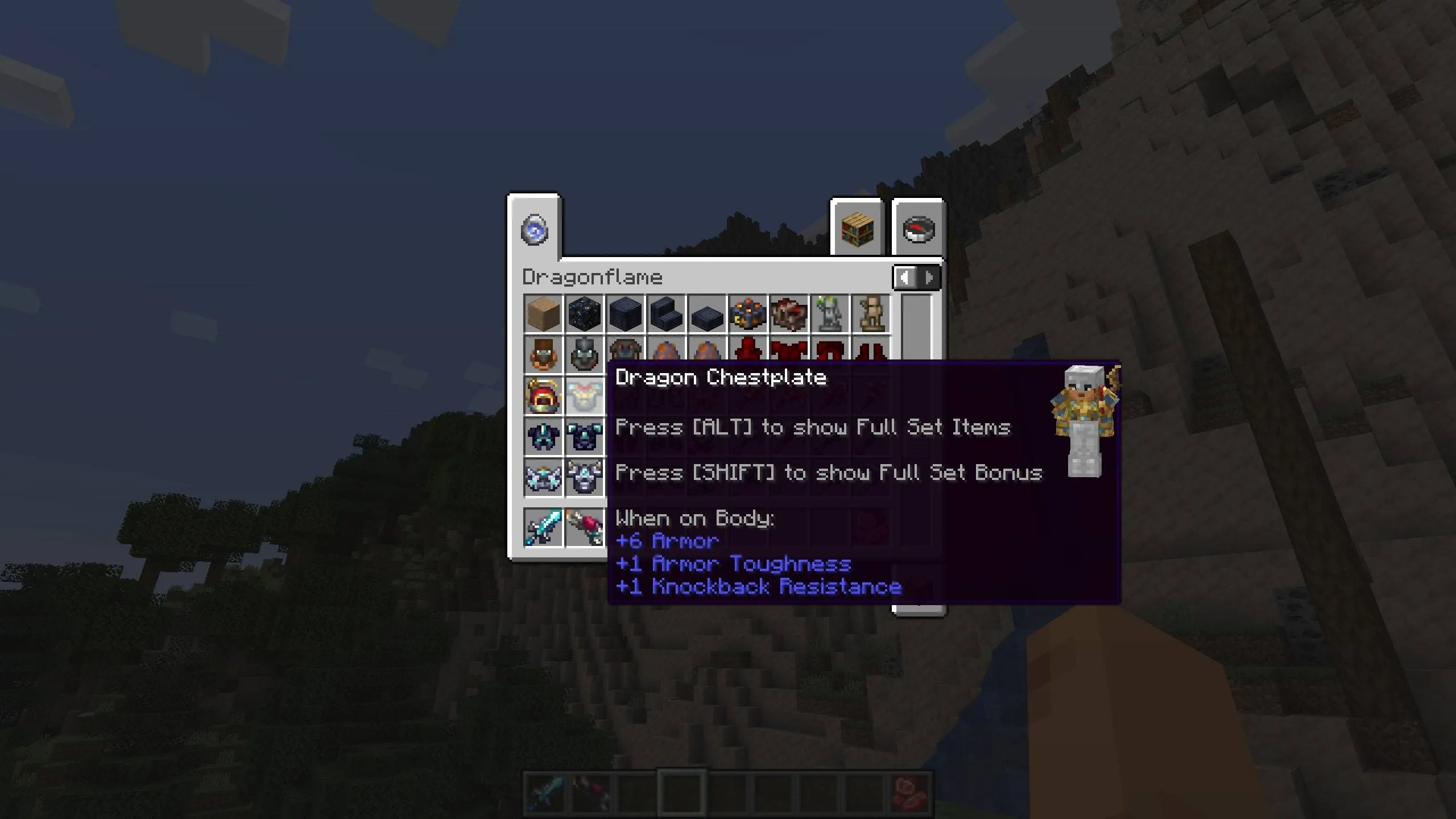Screen dimensions: 1456x819
Task: Grab the white dragon statue item
Action: [830, 314]
